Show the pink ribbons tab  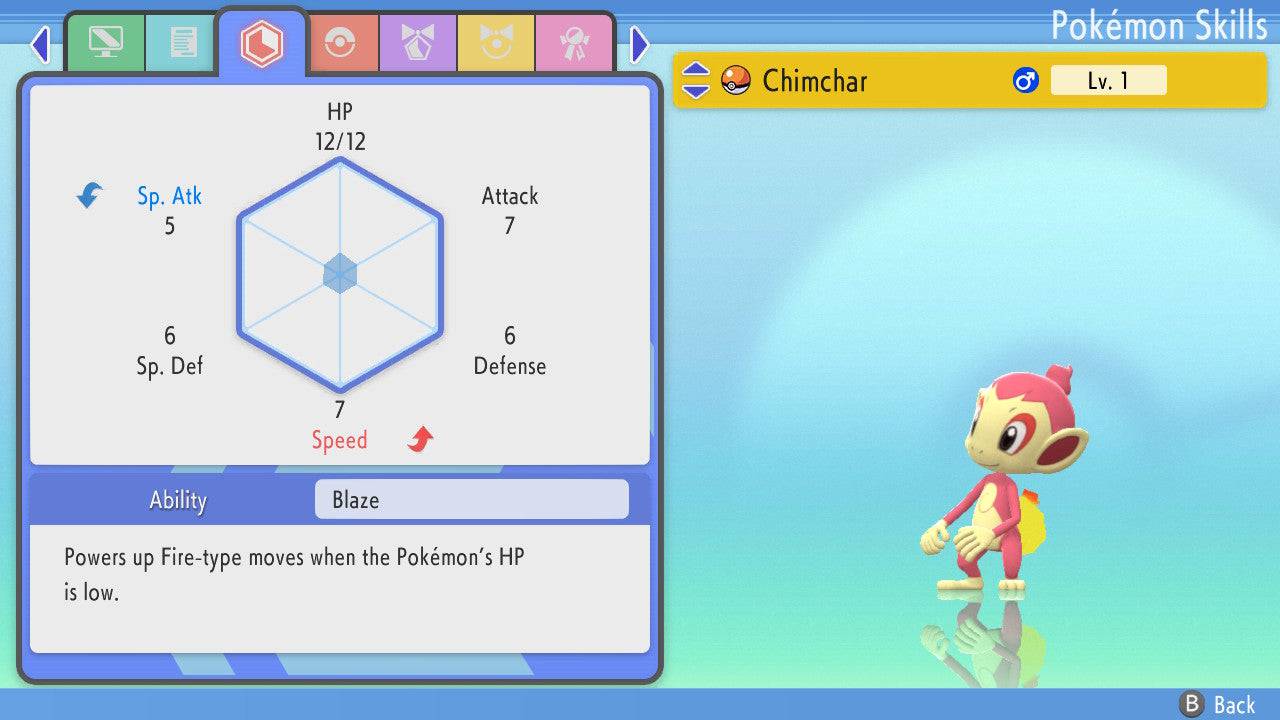click(574, 43)
